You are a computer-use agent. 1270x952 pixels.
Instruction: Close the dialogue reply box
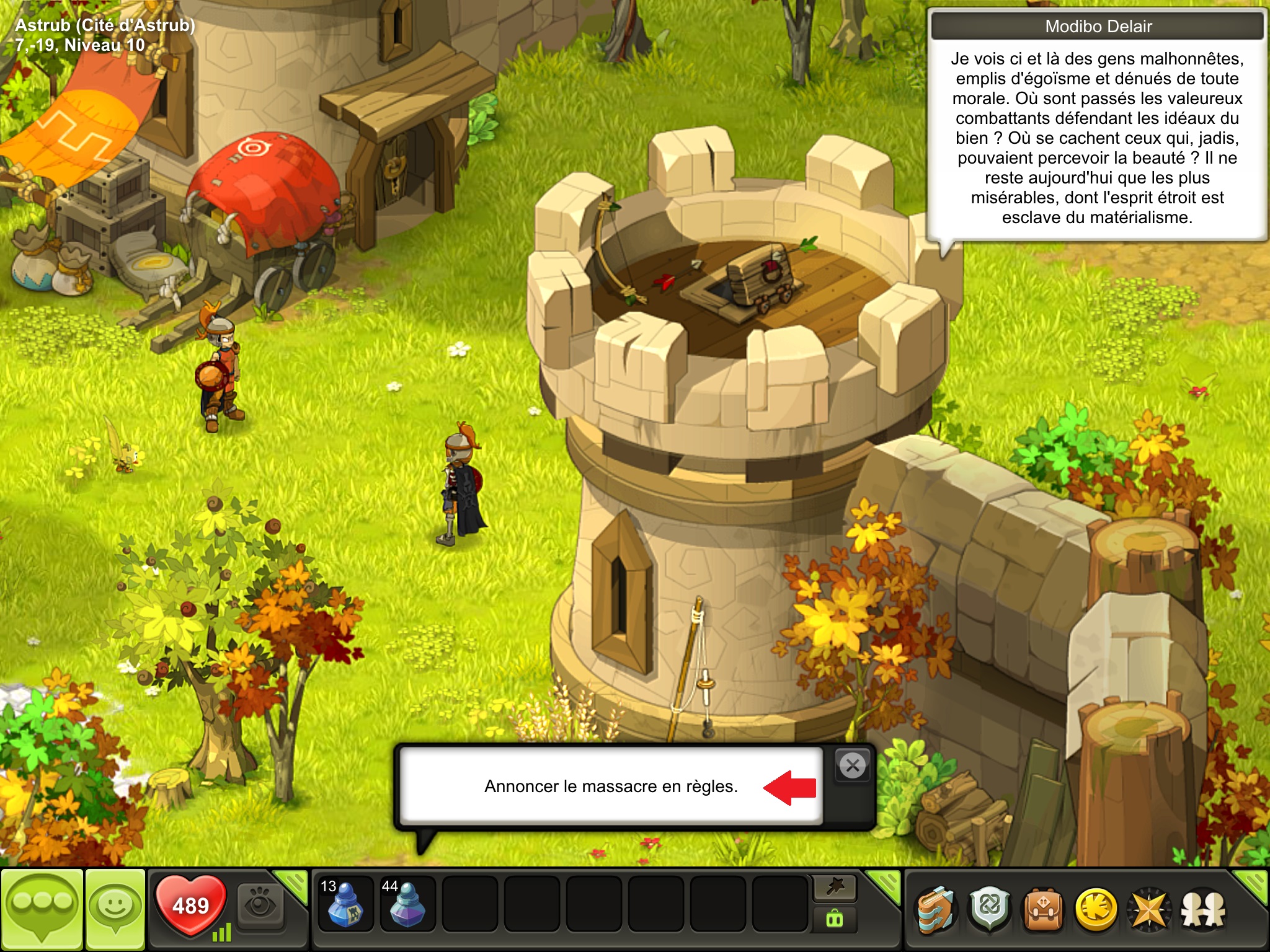click(853, 766)
